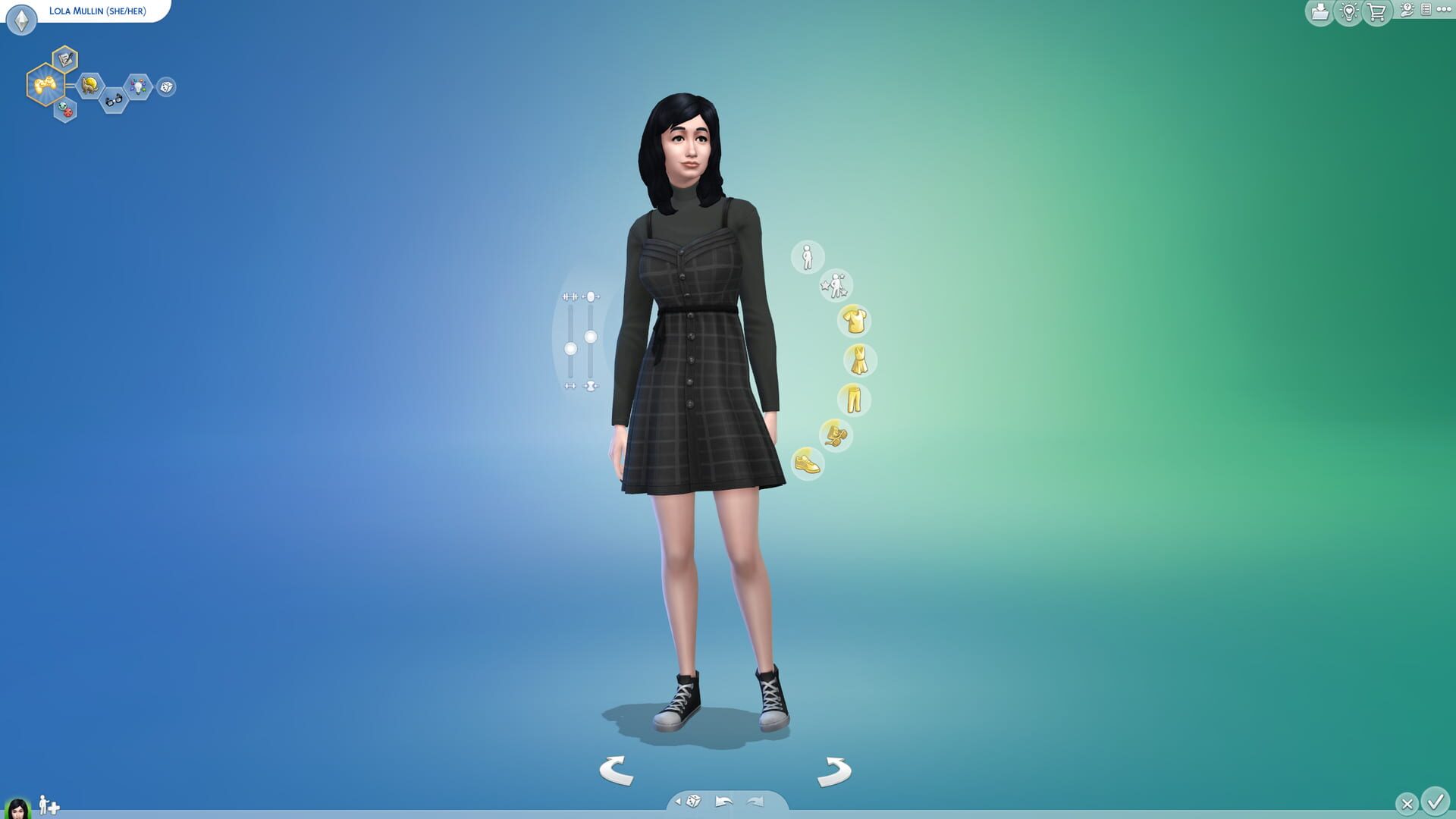Click the game controller trait hexagon
Image resolution: width=1456 pixels, height=819 pixels.
(47, 85)
